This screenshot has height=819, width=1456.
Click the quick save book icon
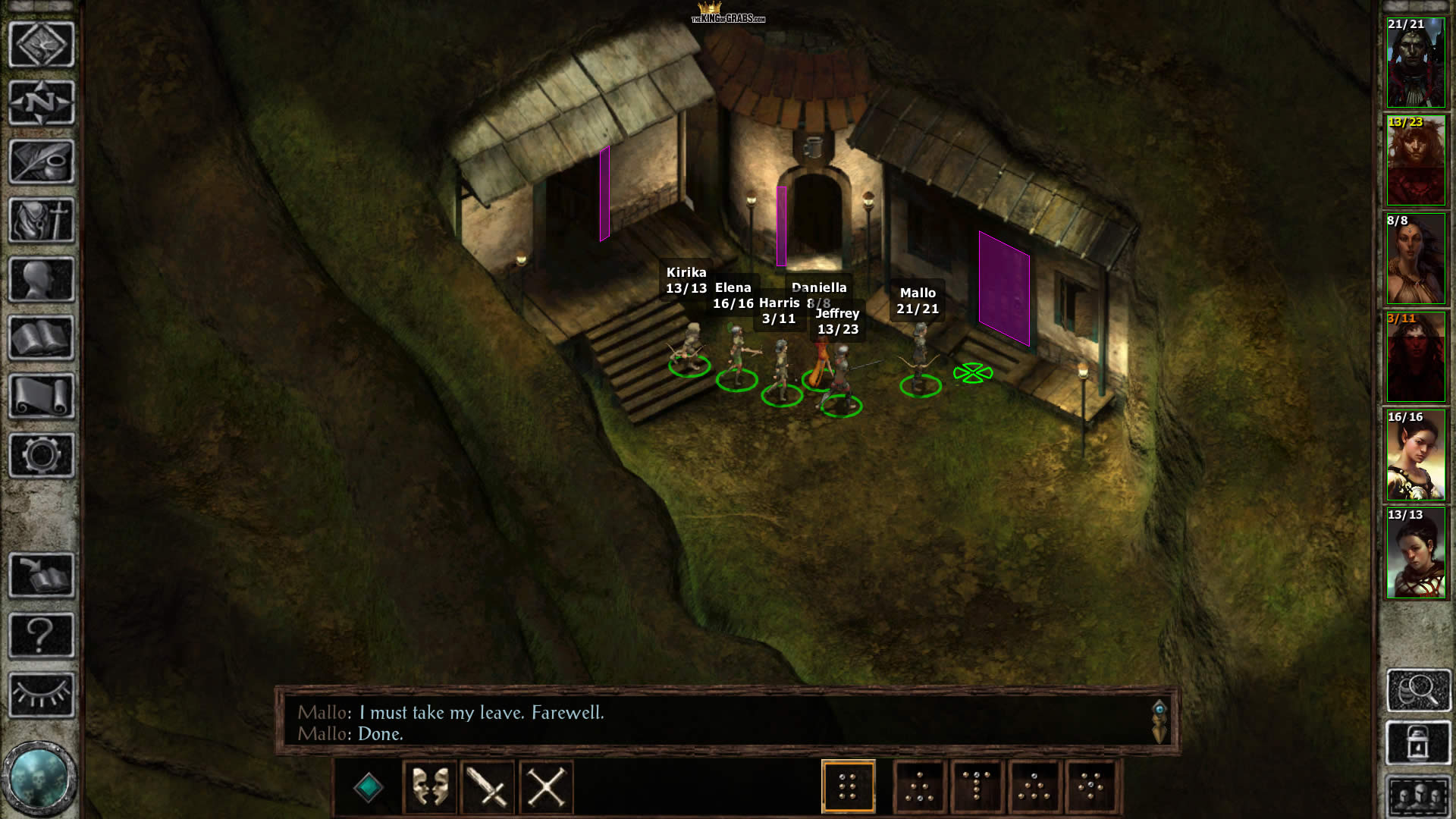click(42, 574)
